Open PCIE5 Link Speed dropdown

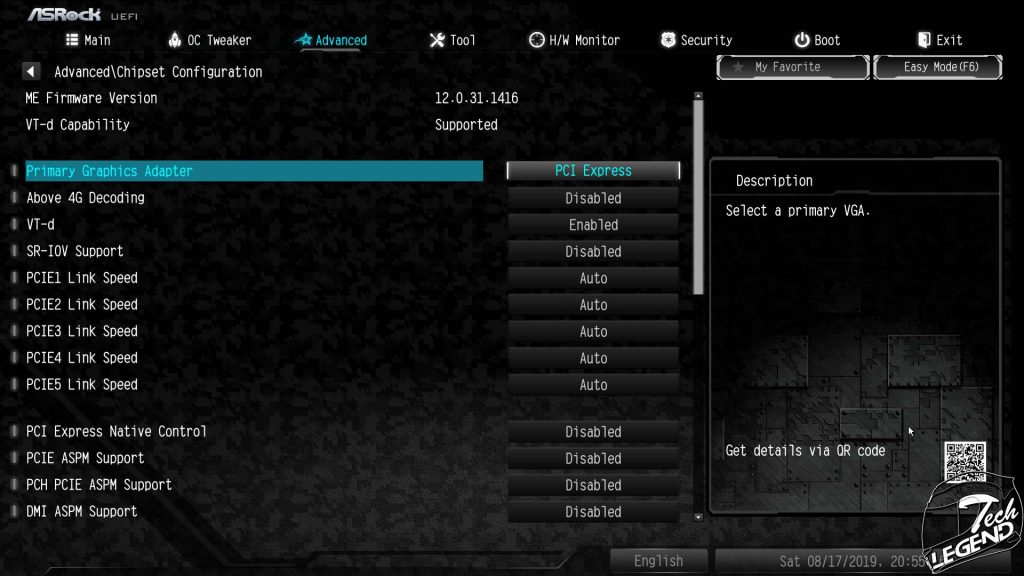[x=593, y=385]
